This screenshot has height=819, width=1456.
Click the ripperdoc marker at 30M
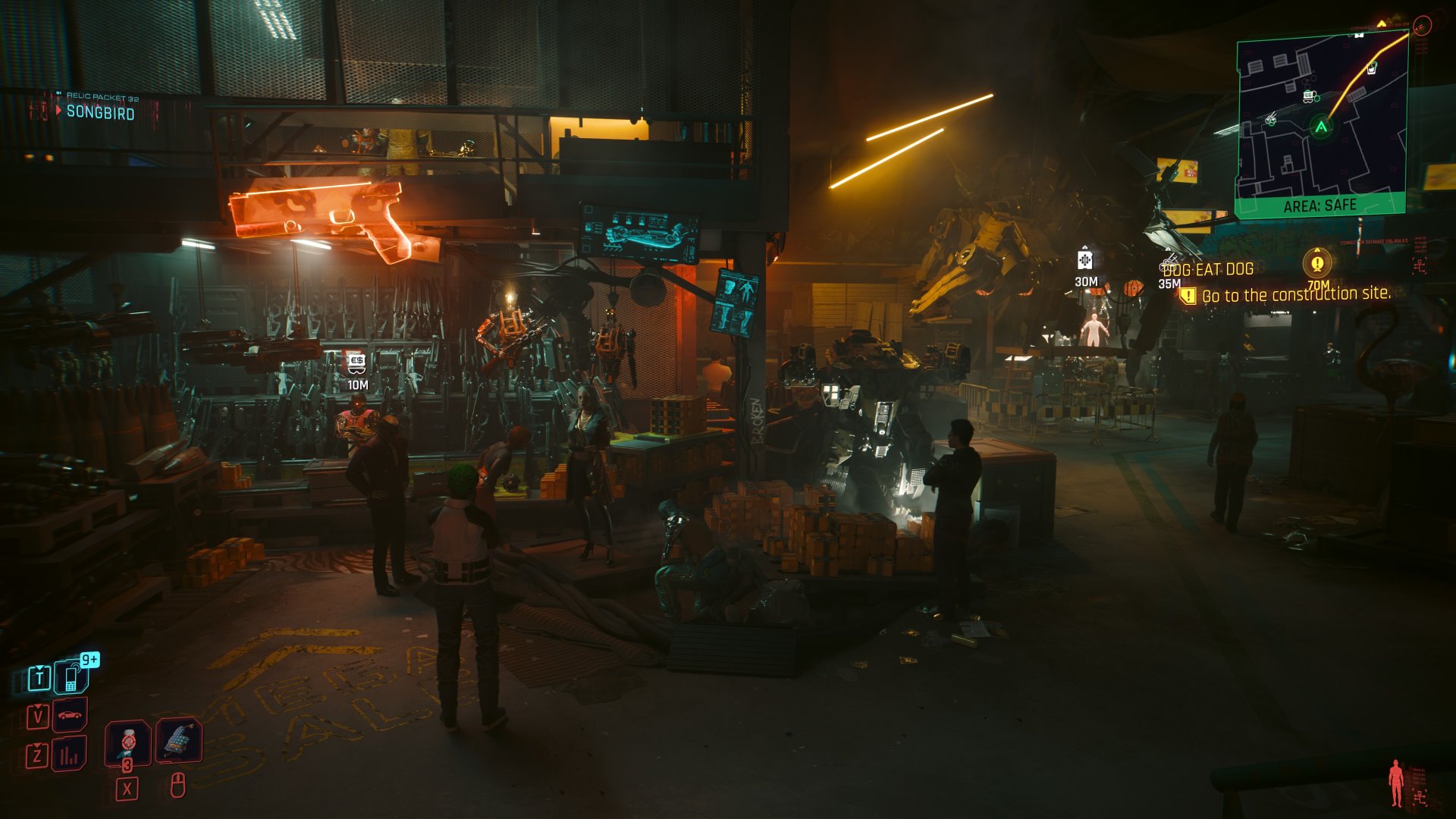[x=1085, y=260]
